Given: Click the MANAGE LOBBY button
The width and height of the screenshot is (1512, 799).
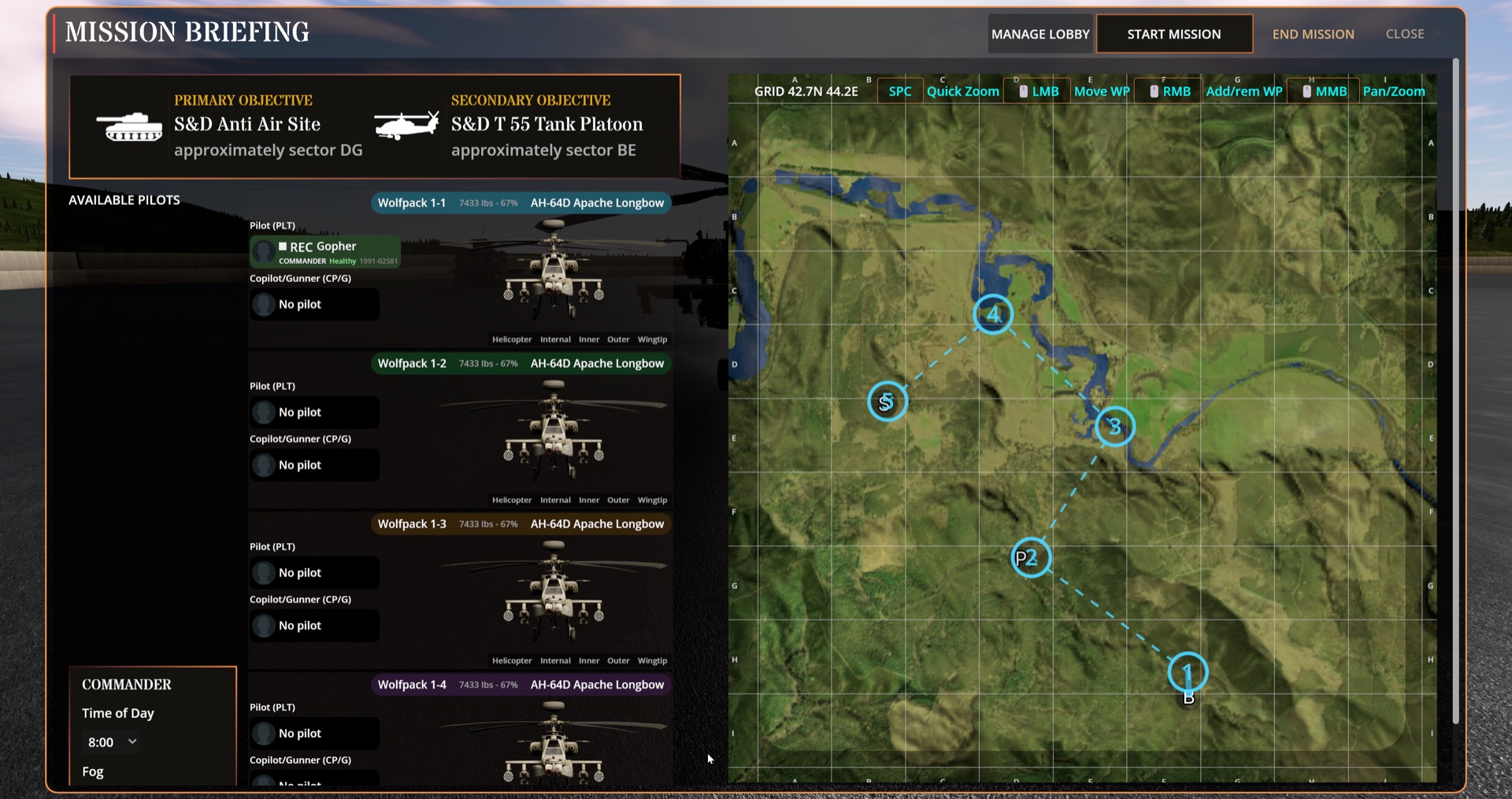Looking at the screenshot, I should click(x=1039, y=34).
